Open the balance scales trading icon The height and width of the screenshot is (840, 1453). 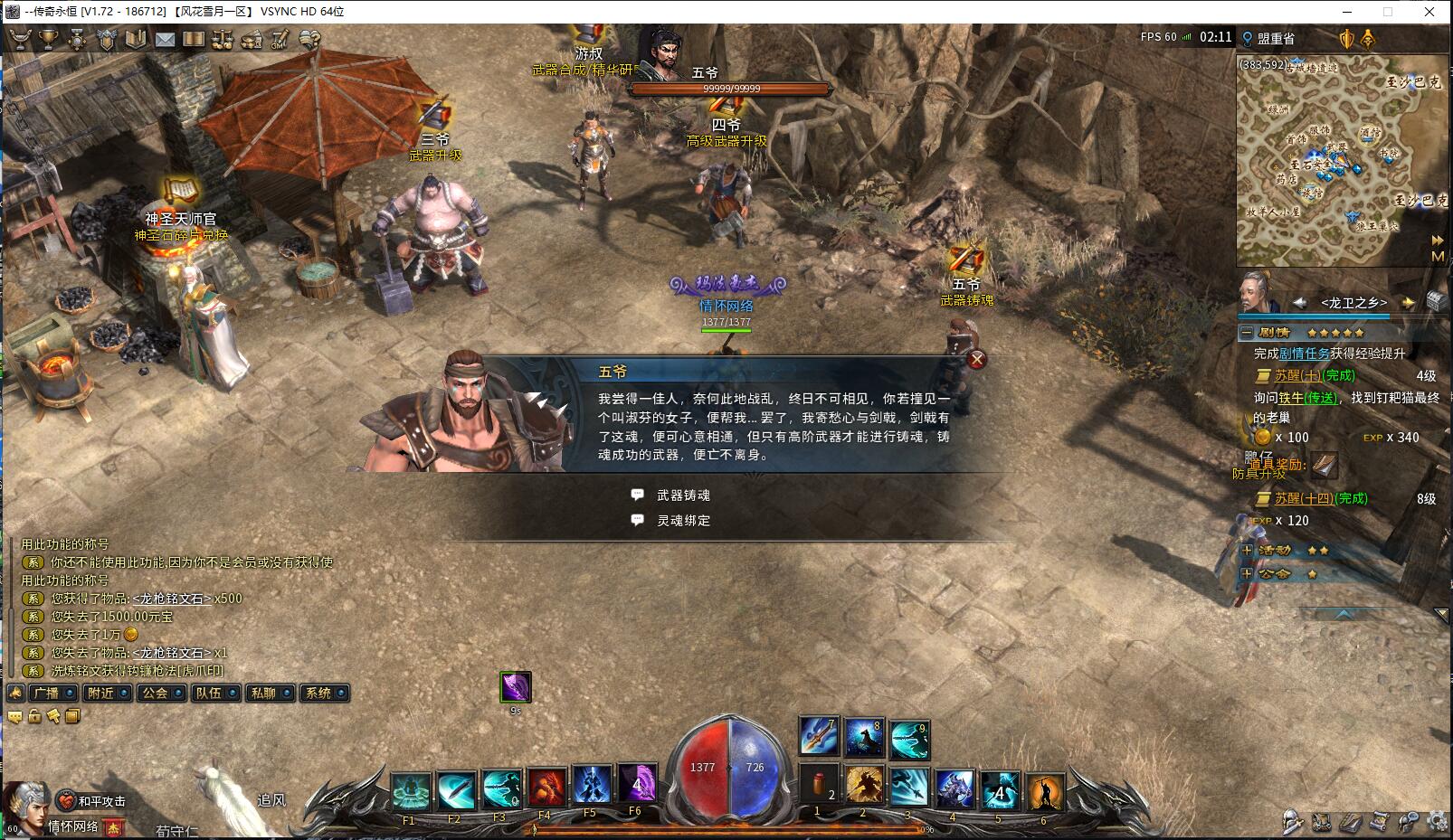[x=222, y=39]
